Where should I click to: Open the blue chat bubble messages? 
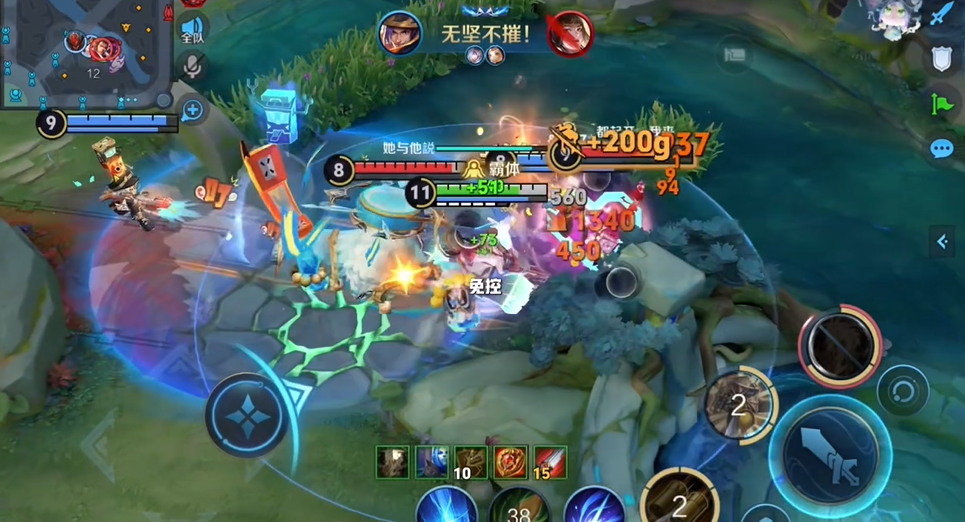941,149
